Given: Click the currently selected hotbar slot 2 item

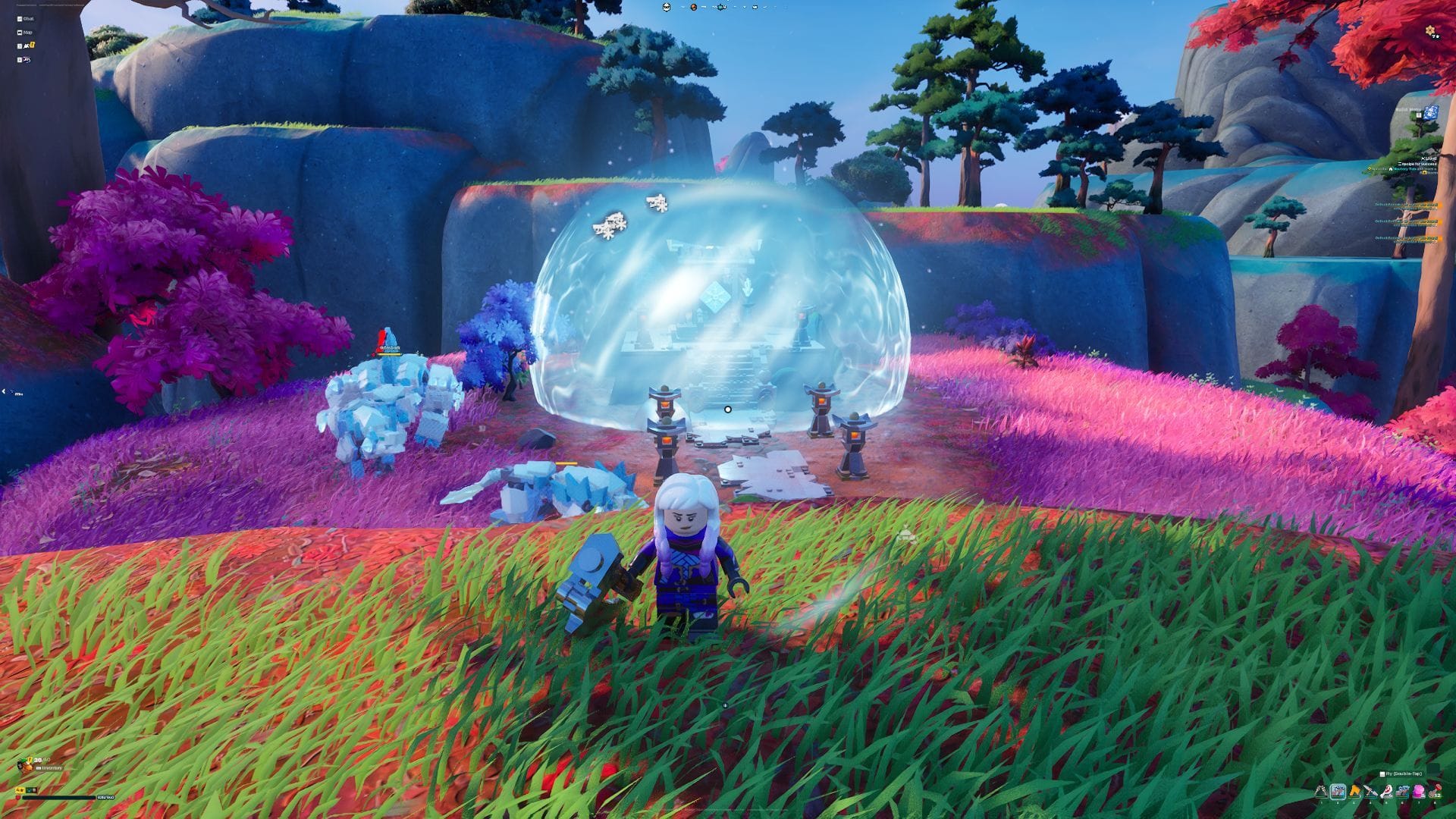Looking at the screenshot, I should [x=1338, y=791].
